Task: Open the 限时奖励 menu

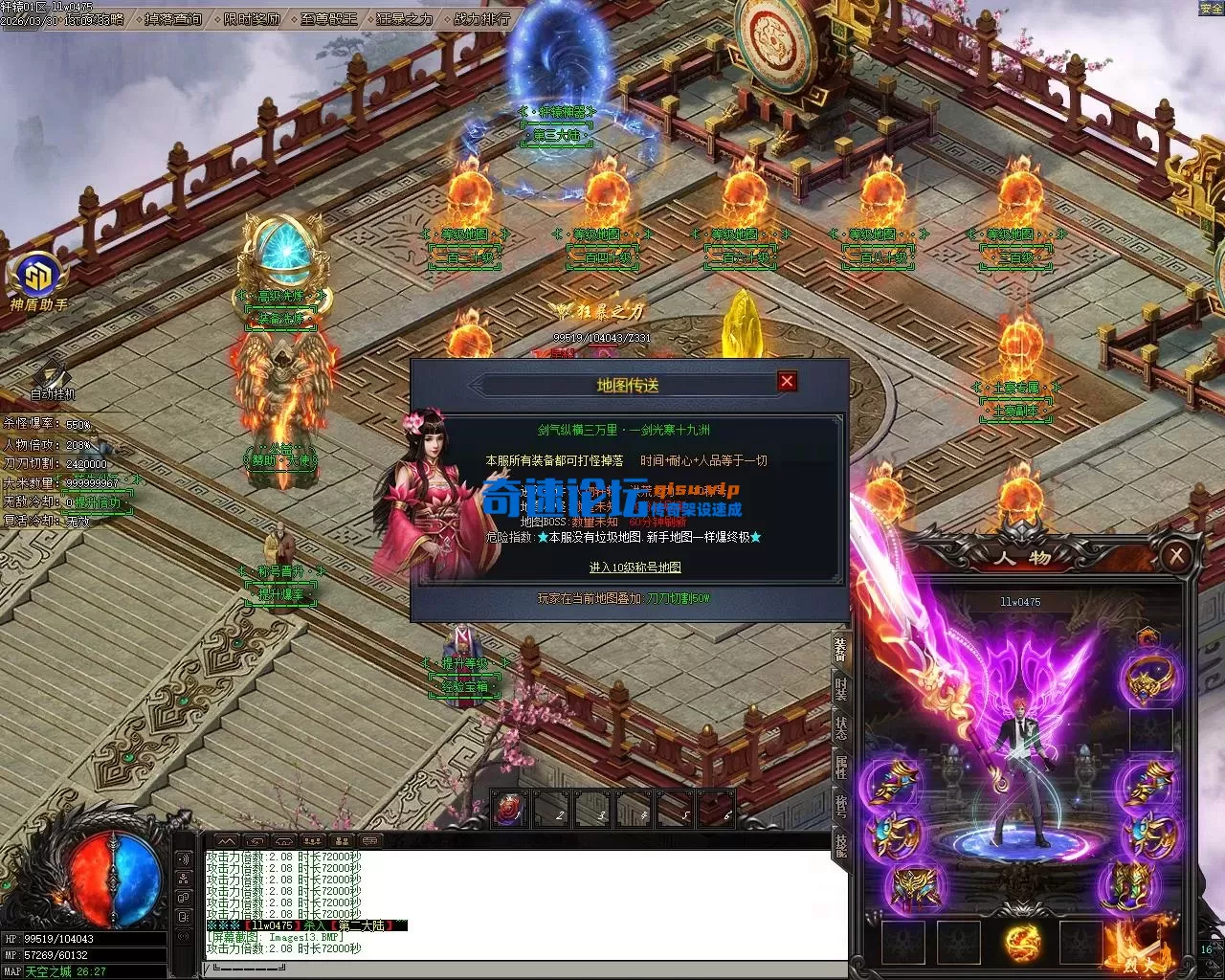Action: 253,19
